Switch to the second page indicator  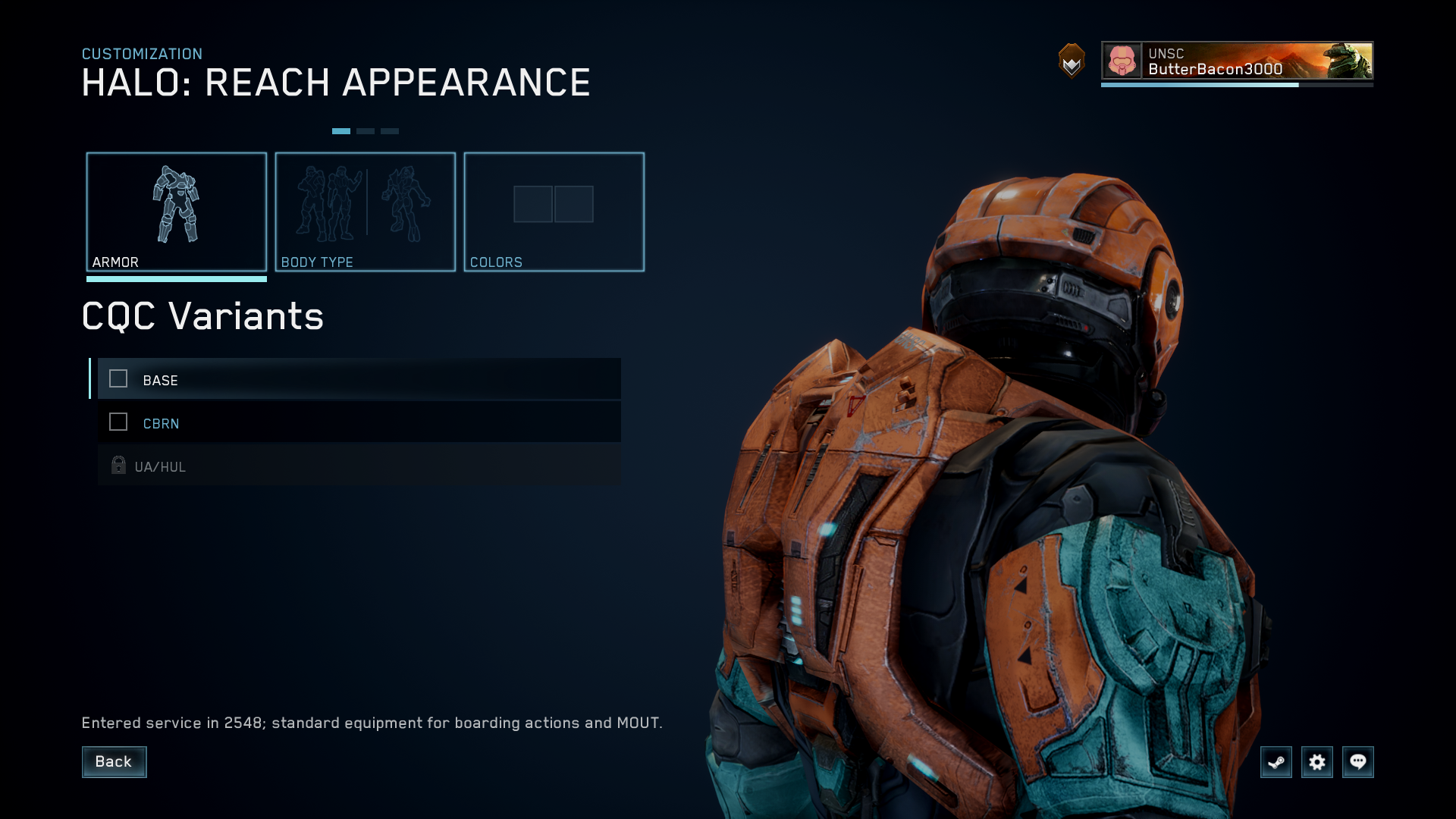pyautogui.click(x=365, y=130)
